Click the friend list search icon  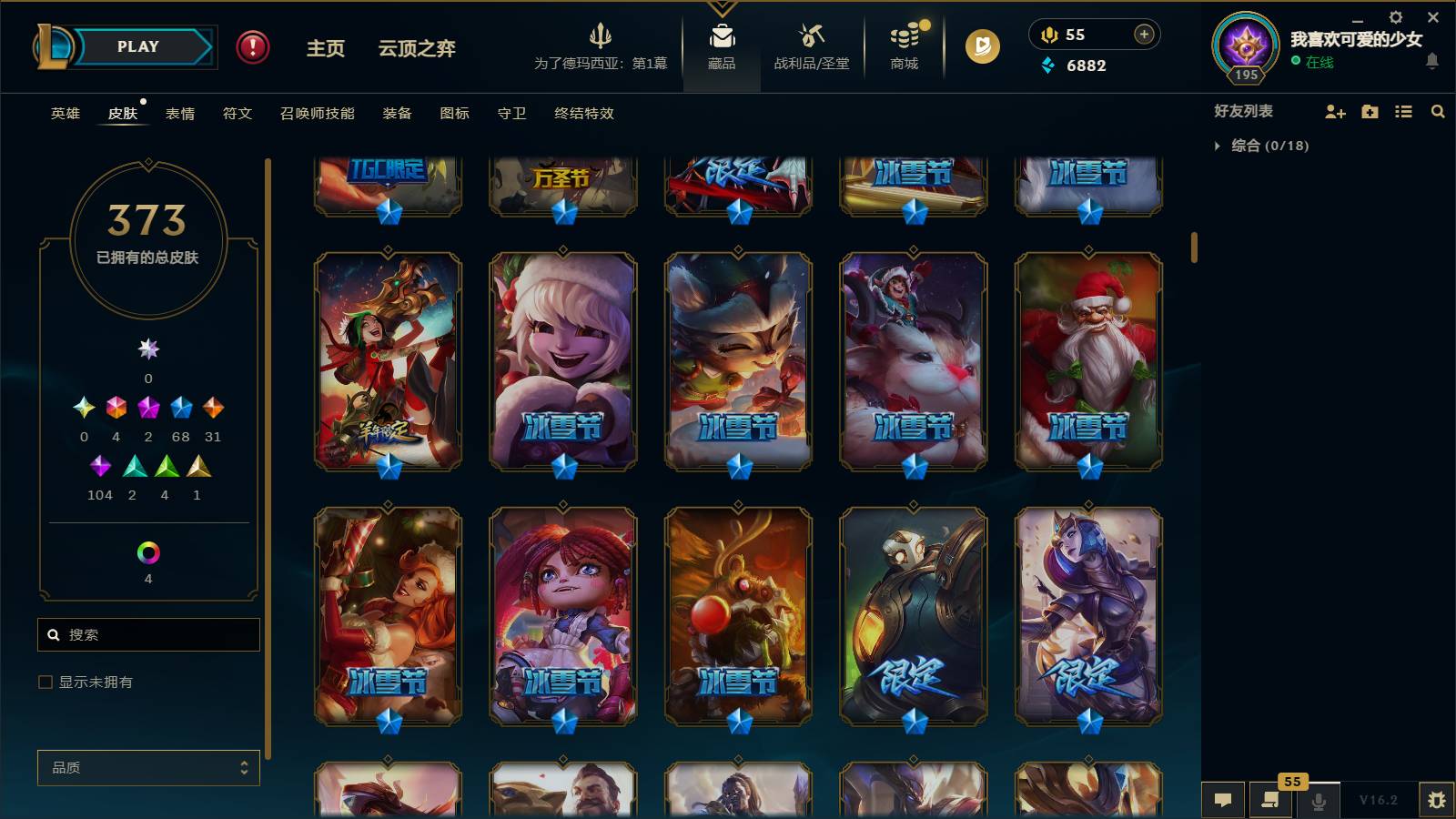1439,111
